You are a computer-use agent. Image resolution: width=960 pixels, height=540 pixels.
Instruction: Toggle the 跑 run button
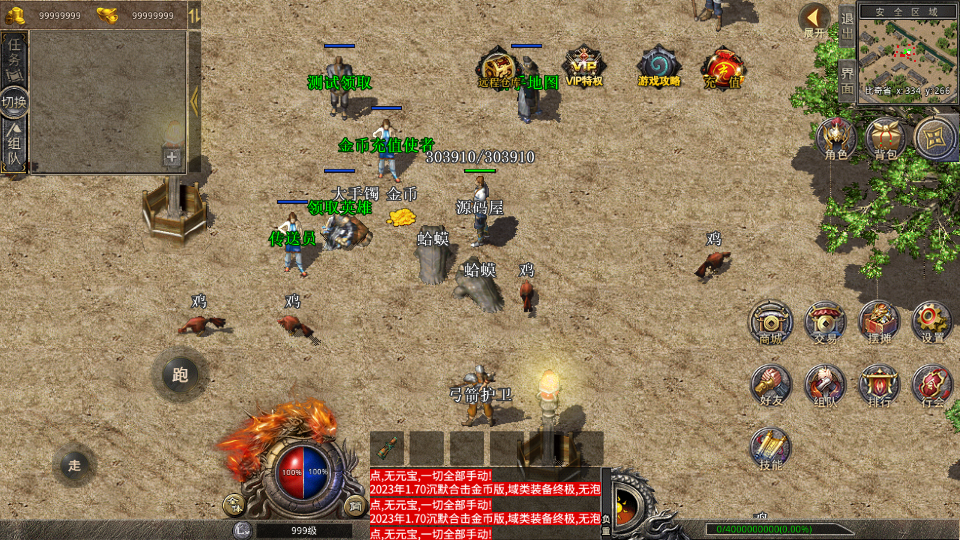[x=180, y=375]
